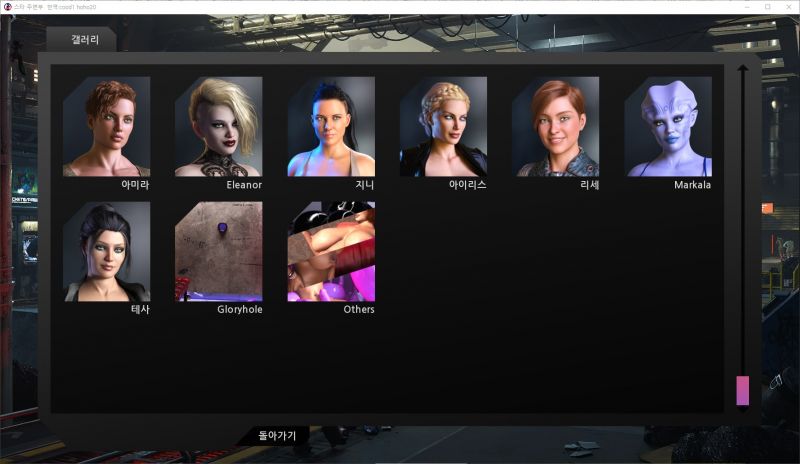Click the pink gallery scrollbar handle
Screen dimensions: 800x464
(742, 390)
